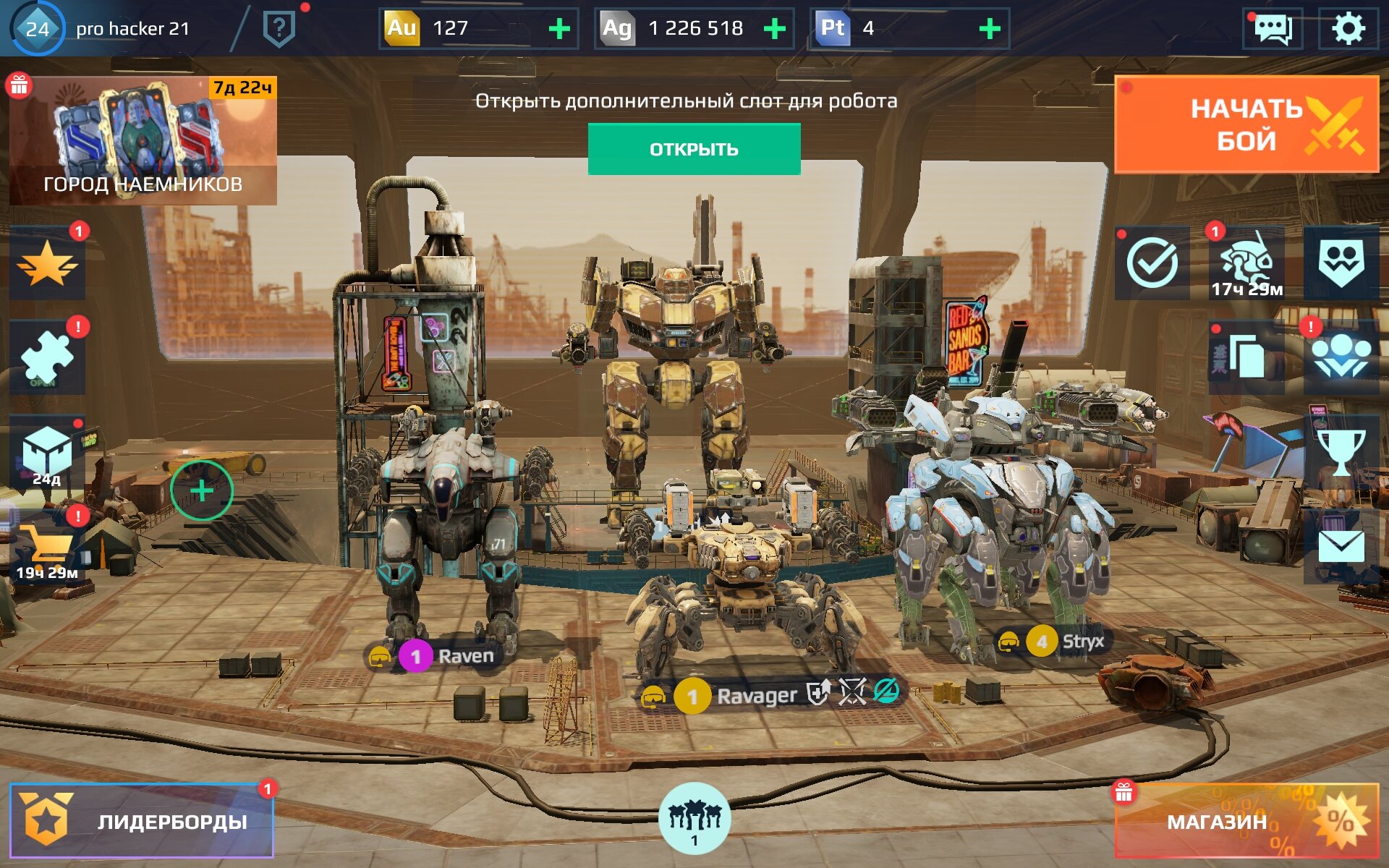Select the Ravager robot label

pyautogui.click(x=756, y=695)
